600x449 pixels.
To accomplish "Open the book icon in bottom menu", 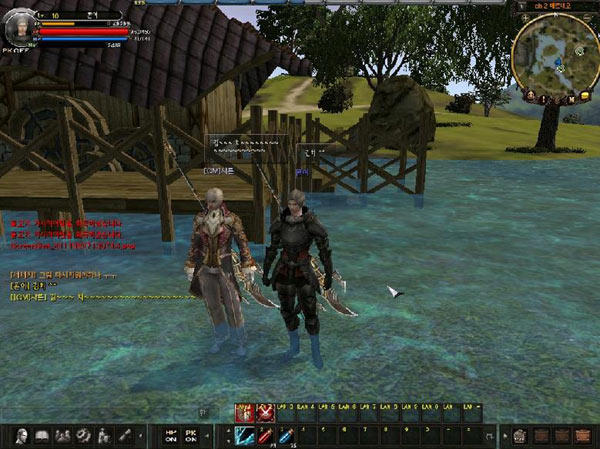I will (42, 435).
